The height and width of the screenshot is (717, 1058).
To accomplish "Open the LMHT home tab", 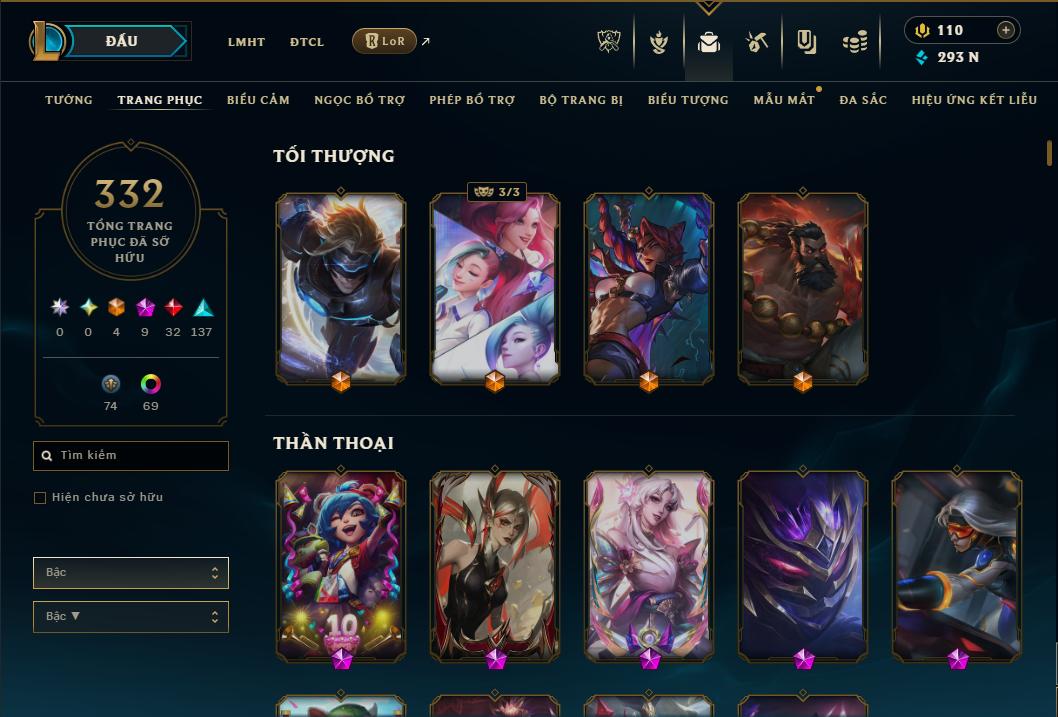I will point(246,42).
